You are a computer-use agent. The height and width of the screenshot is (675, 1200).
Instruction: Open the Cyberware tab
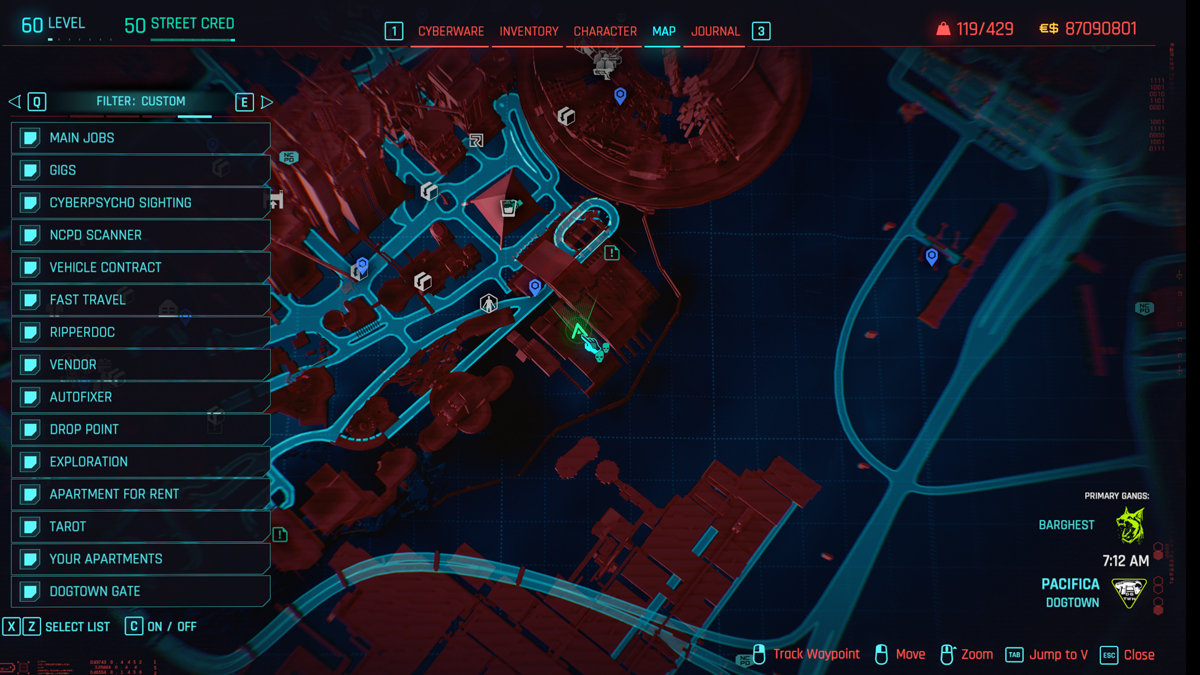451,31
